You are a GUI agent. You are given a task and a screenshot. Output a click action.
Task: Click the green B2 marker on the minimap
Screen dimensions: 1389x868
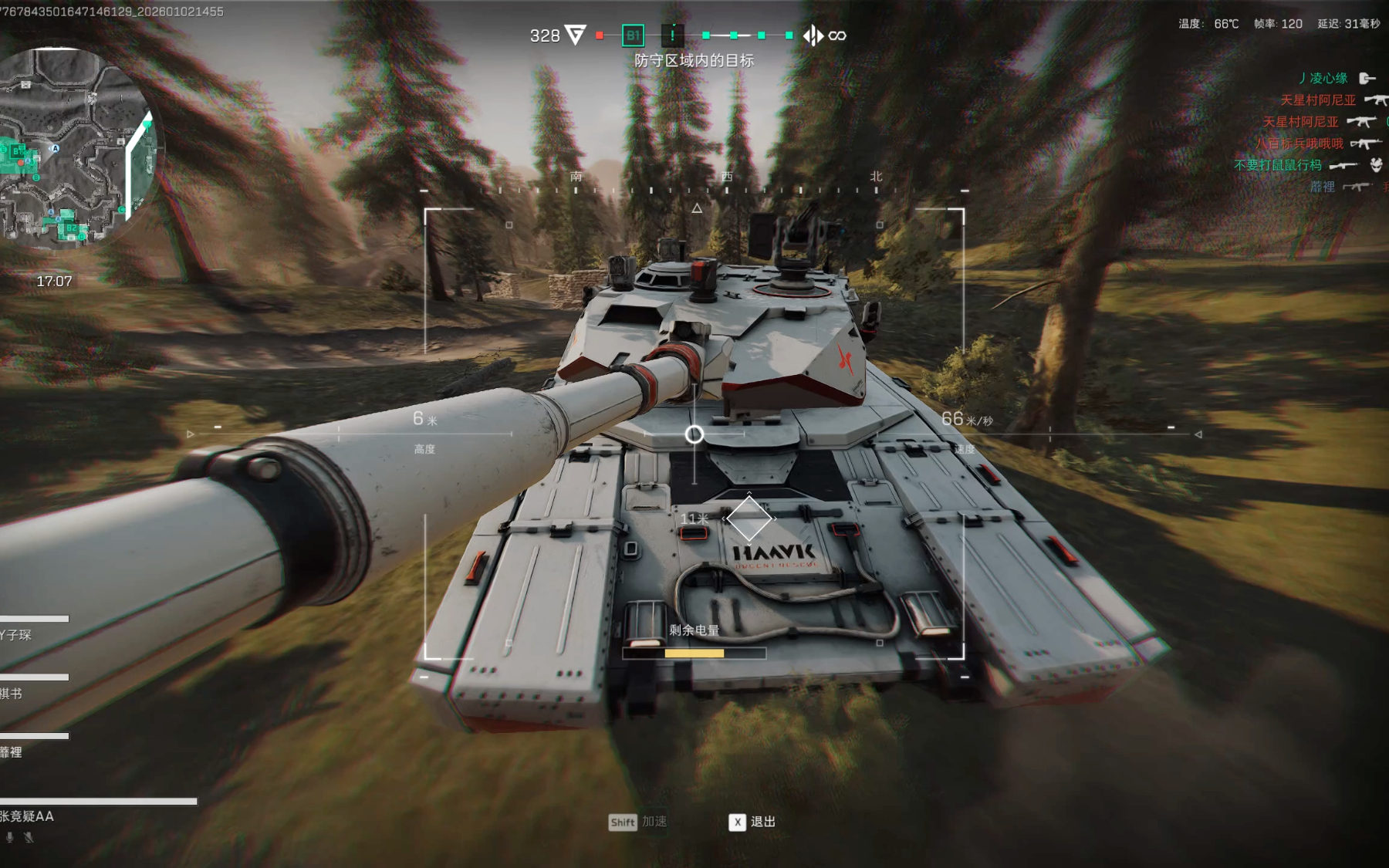coord(70,228)
